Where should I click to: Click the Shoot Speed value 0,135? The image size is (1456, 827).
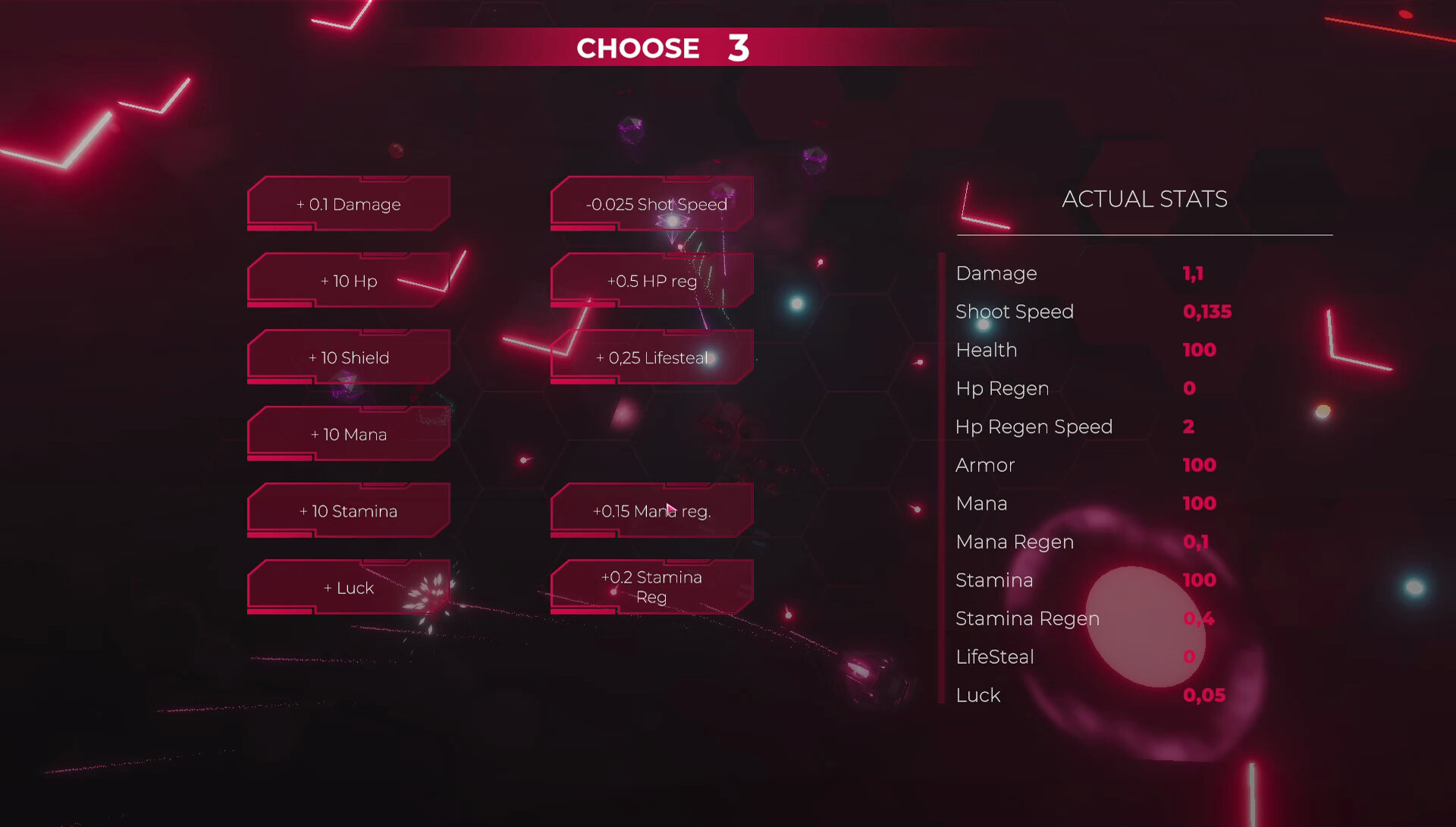[1208, 312]
